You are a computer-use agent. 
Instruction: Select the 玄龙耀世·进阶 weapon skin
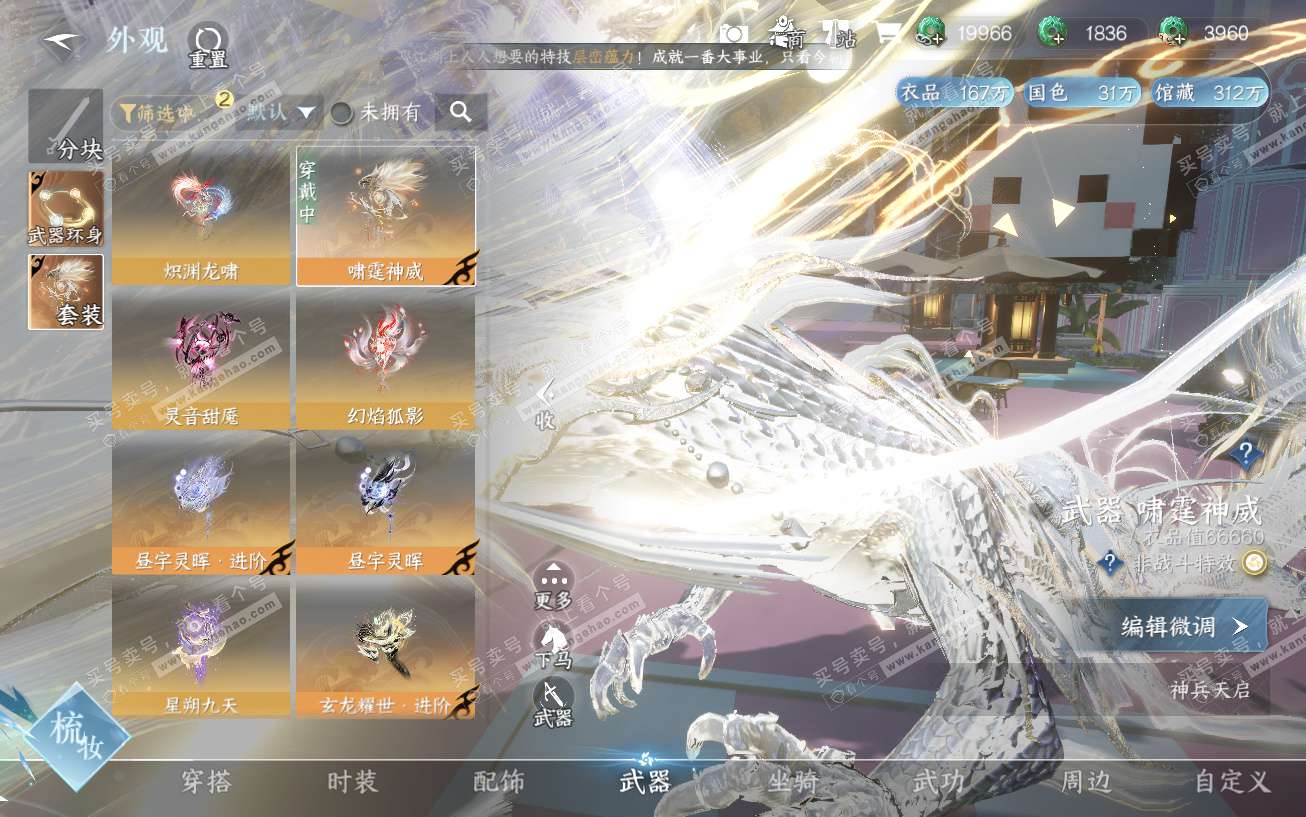pyautogui.click(x=386, y=649)
